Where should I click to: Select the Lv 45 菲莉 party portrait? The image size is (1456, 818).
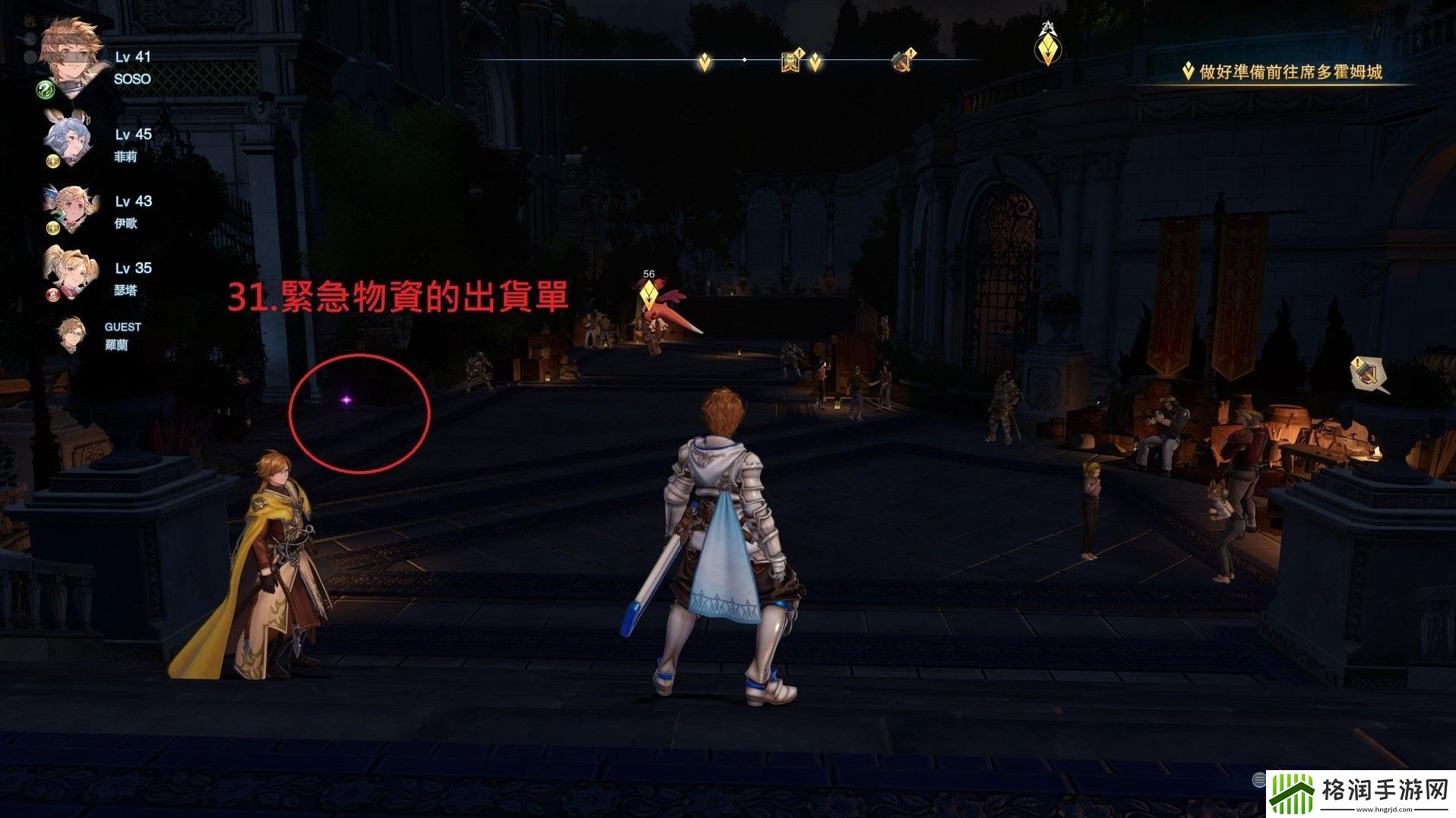pyautogui.click(x=68, y=139)
